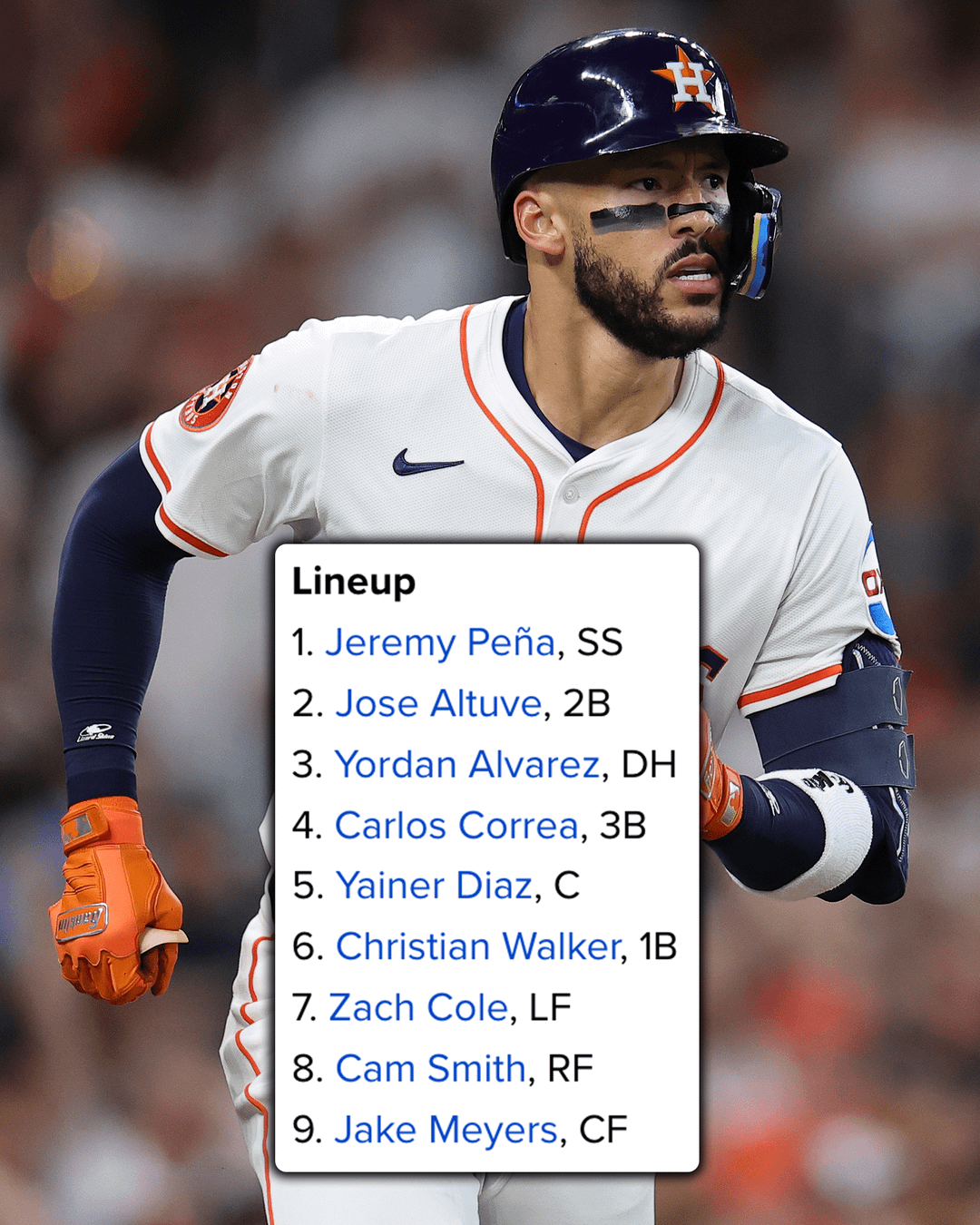980x1225 pixels.
Task: Click Jake Meyers in the lineup
Action: [446, 1130]
